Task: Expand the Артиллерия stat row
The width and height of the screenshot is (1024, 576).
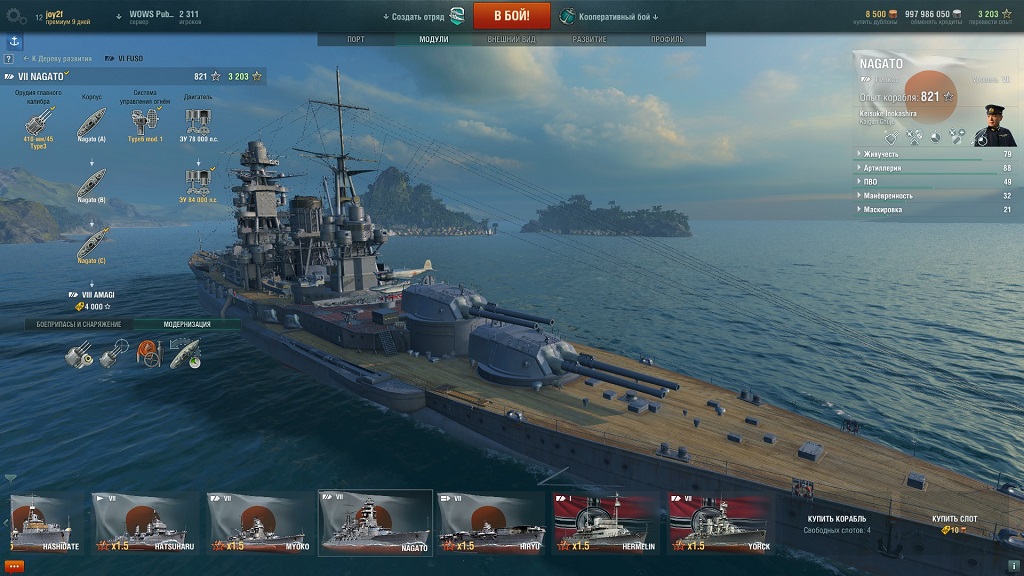Action: point(934,168)
